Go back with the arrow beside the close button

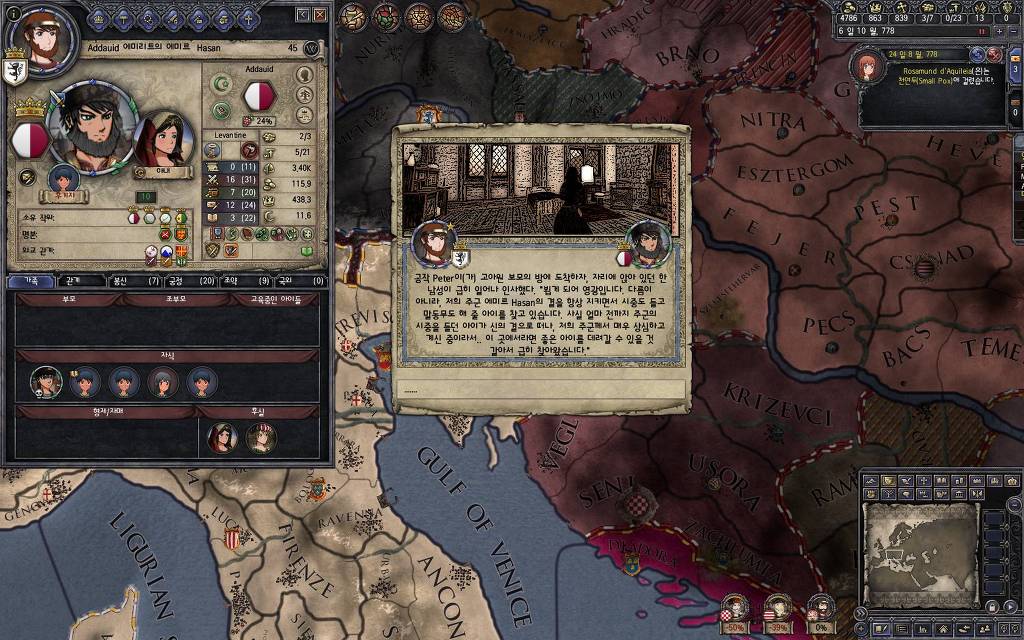(x=302, y=15)
